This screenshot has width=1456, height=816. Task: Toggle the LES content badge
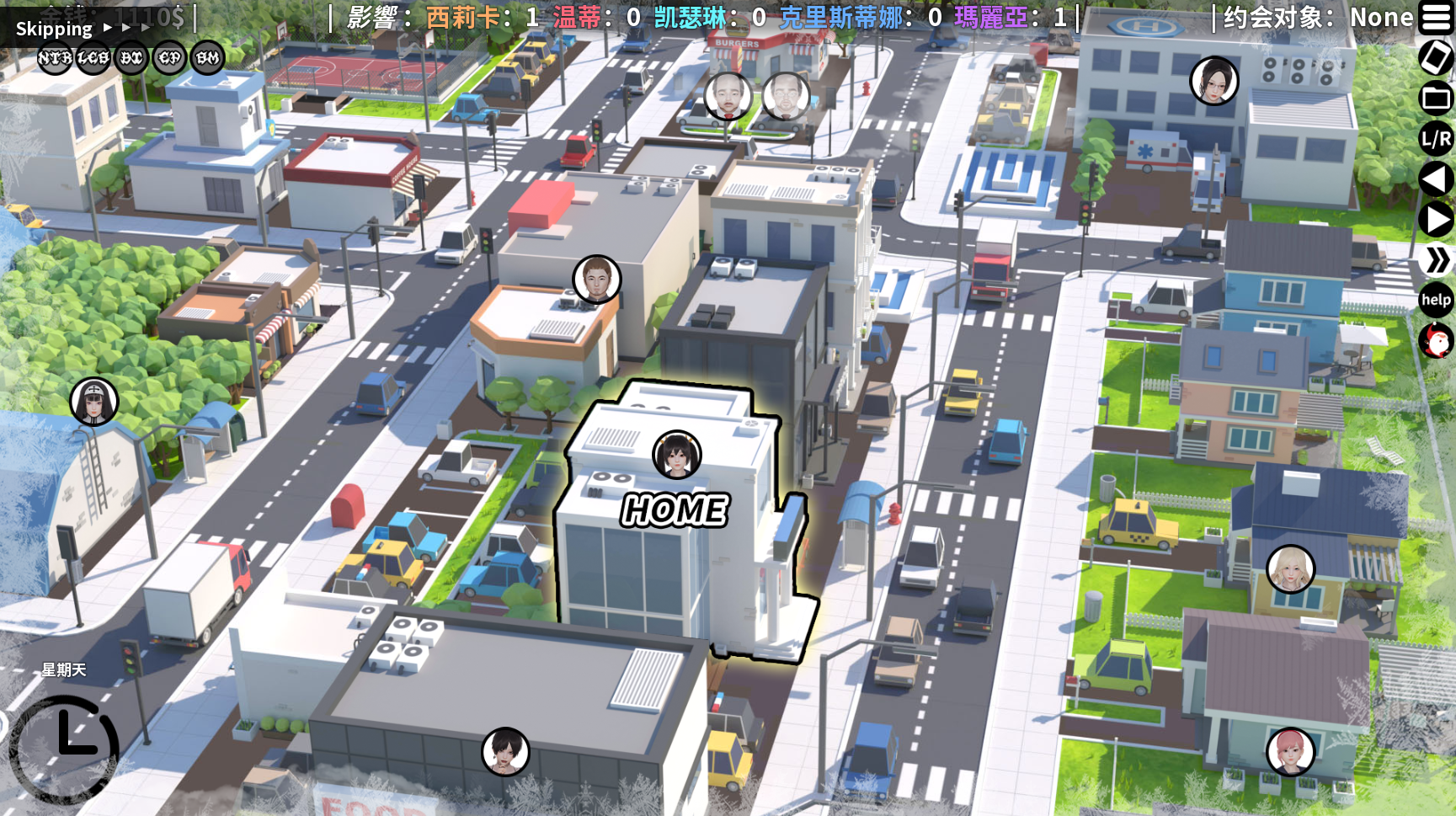[x=93, y=58]
